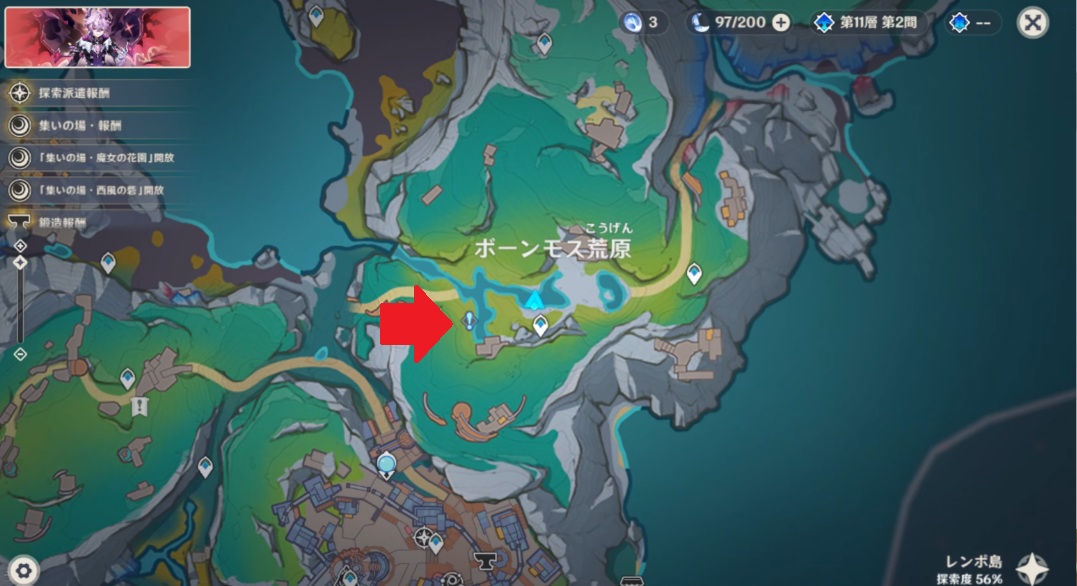
Task: Select the white exclamation quest marker
Action: pos(139,406)
